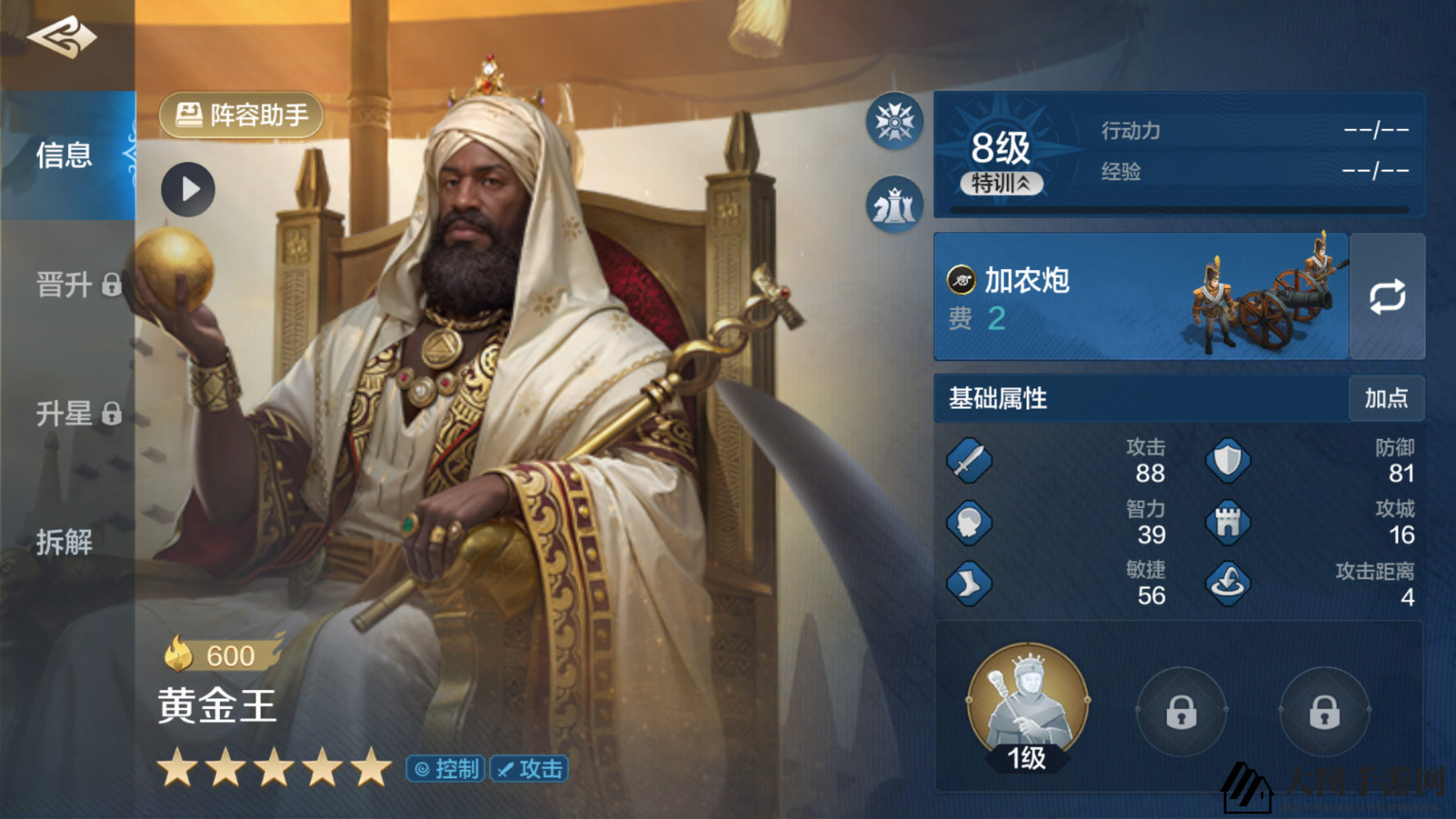Select the intellect attribute head icon

[x=969, y=523]
